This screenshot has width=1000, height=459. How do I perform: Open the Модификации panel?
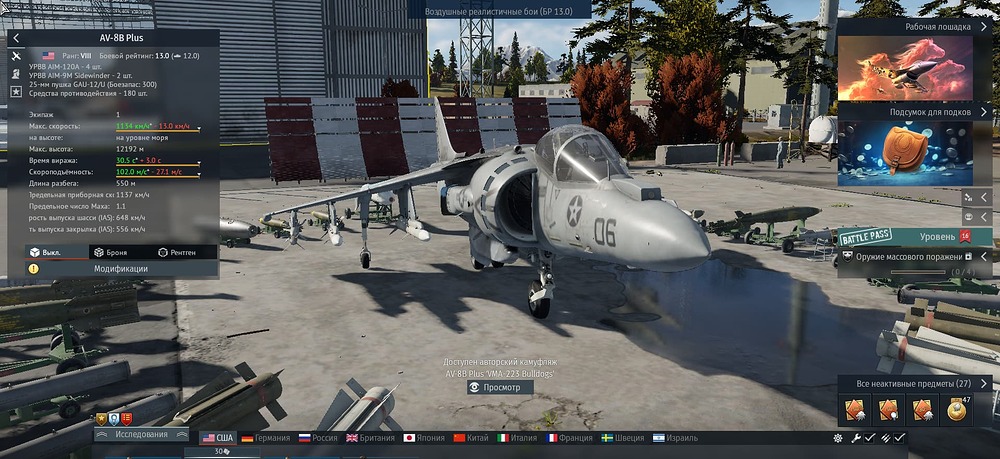point(120,269)
